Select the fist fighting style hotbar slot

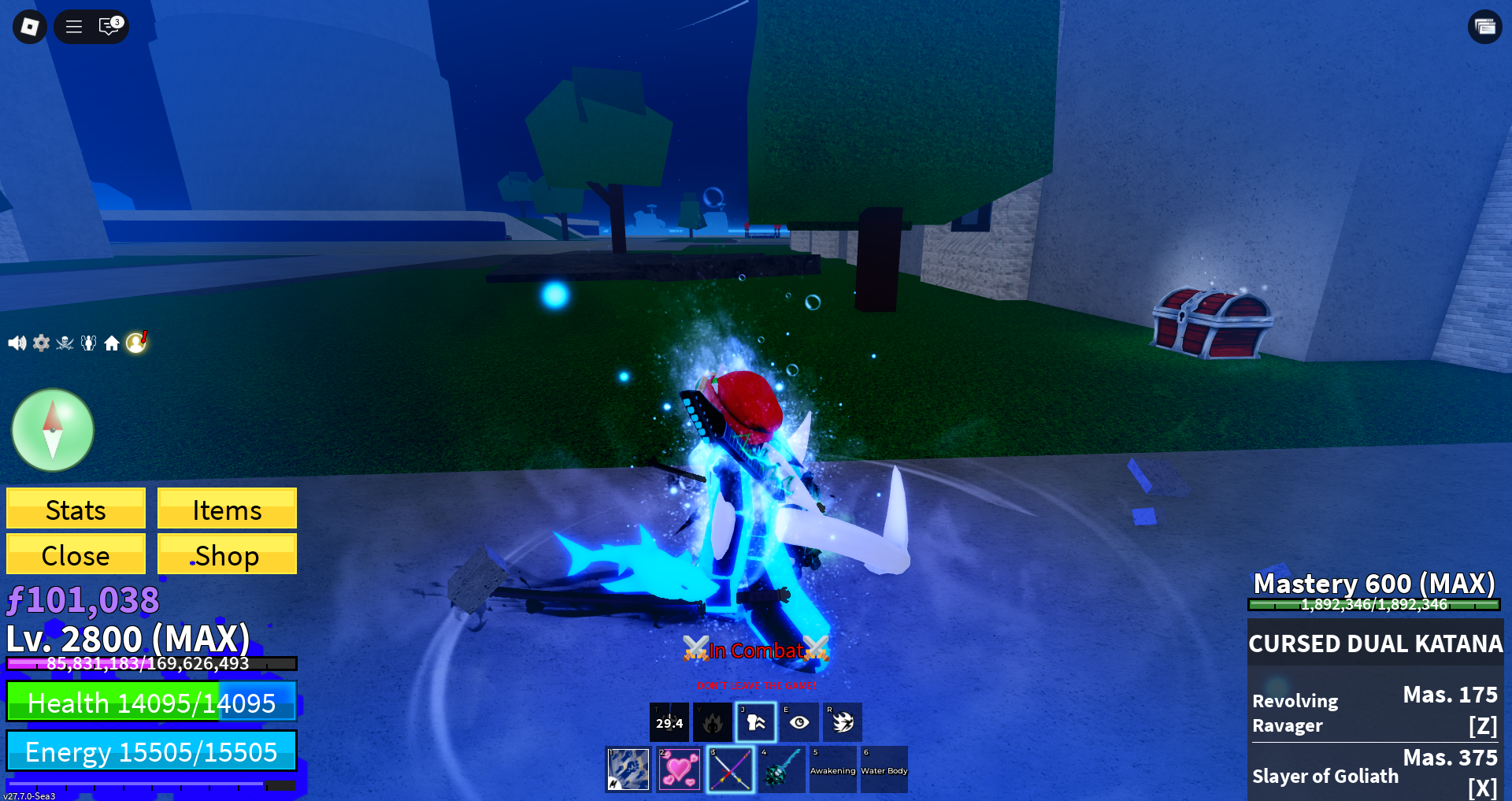coord(628,769)
